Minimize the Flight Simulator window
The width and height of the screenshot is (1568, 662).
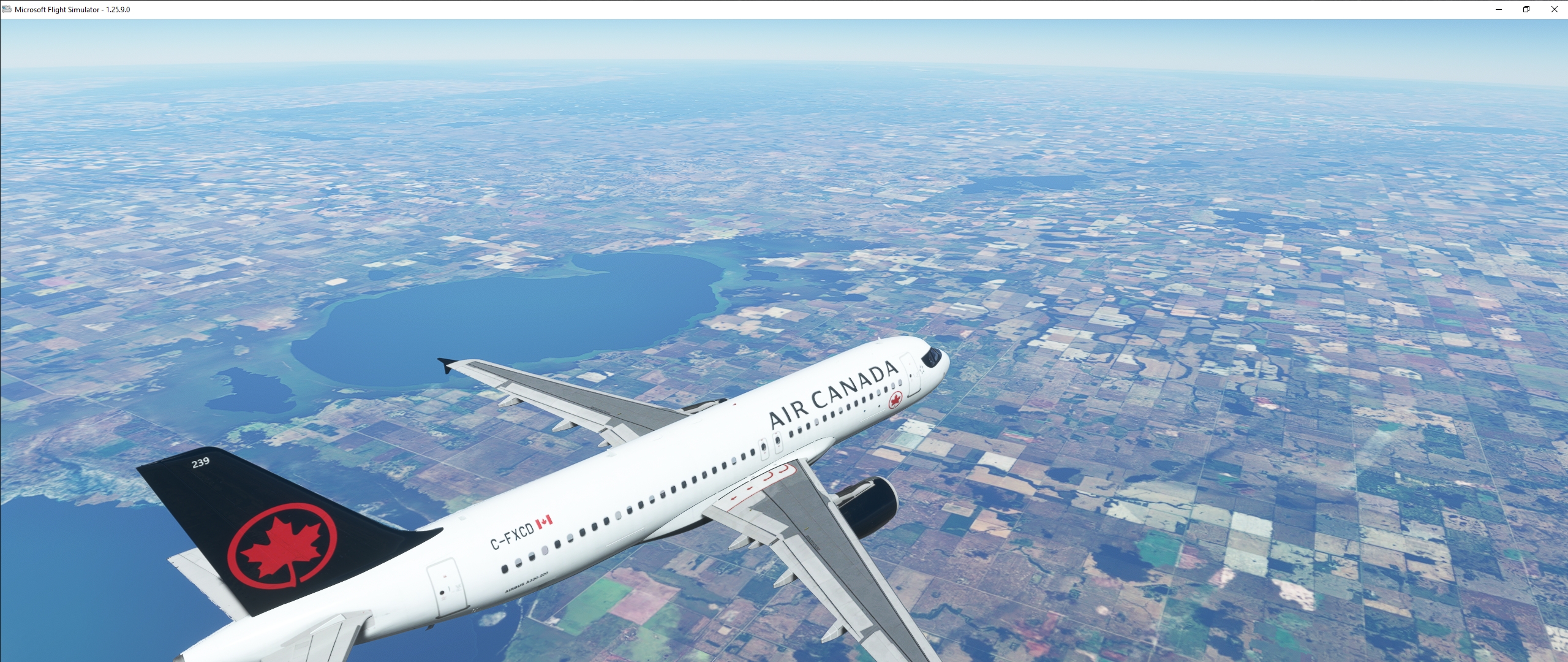pyautogui.click(x=1499, y=9)
